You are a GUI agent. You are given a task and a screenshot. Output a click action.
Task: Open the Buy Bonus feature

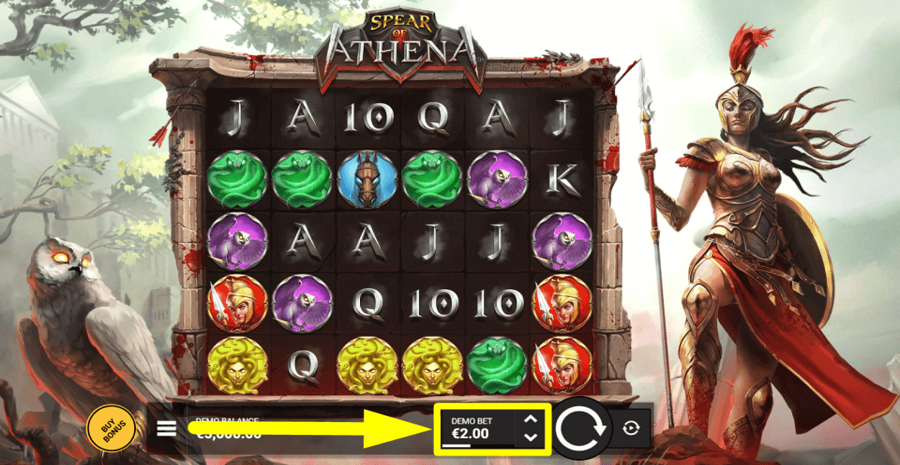click(x=107, y=427)
